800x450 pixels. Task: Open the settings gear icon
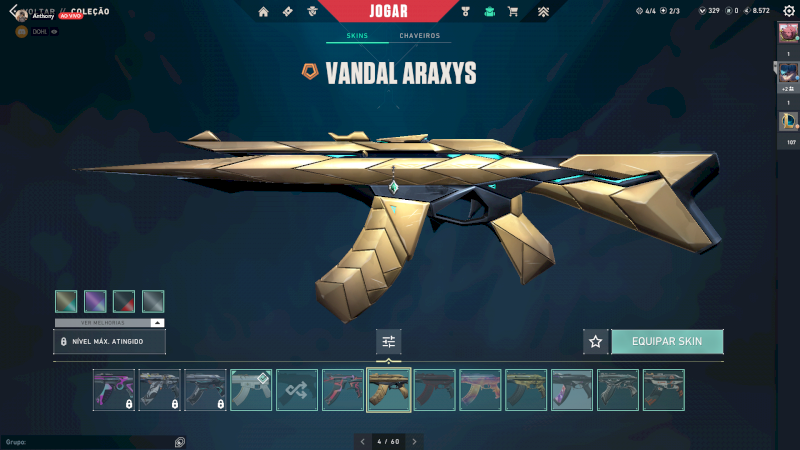pyautogui.click(x=788, y=11)
